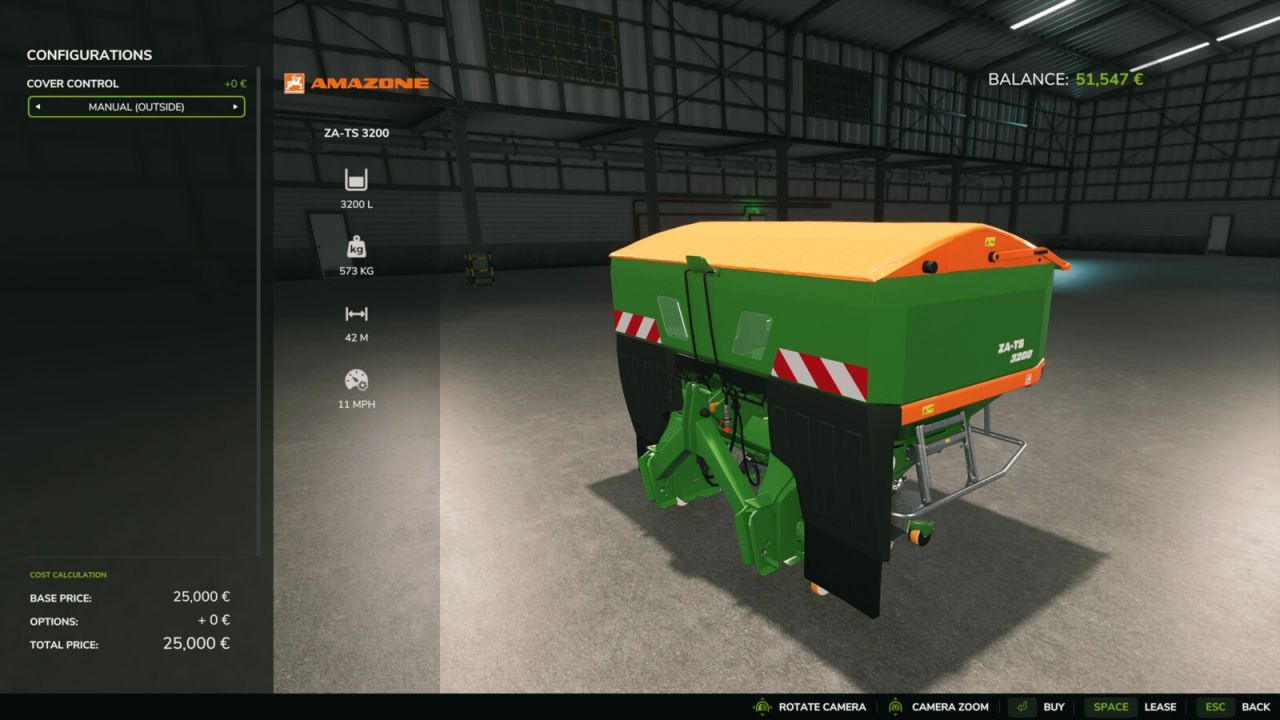Click the rotate camera icon near ROTATE CAMERA

point(764,706)
